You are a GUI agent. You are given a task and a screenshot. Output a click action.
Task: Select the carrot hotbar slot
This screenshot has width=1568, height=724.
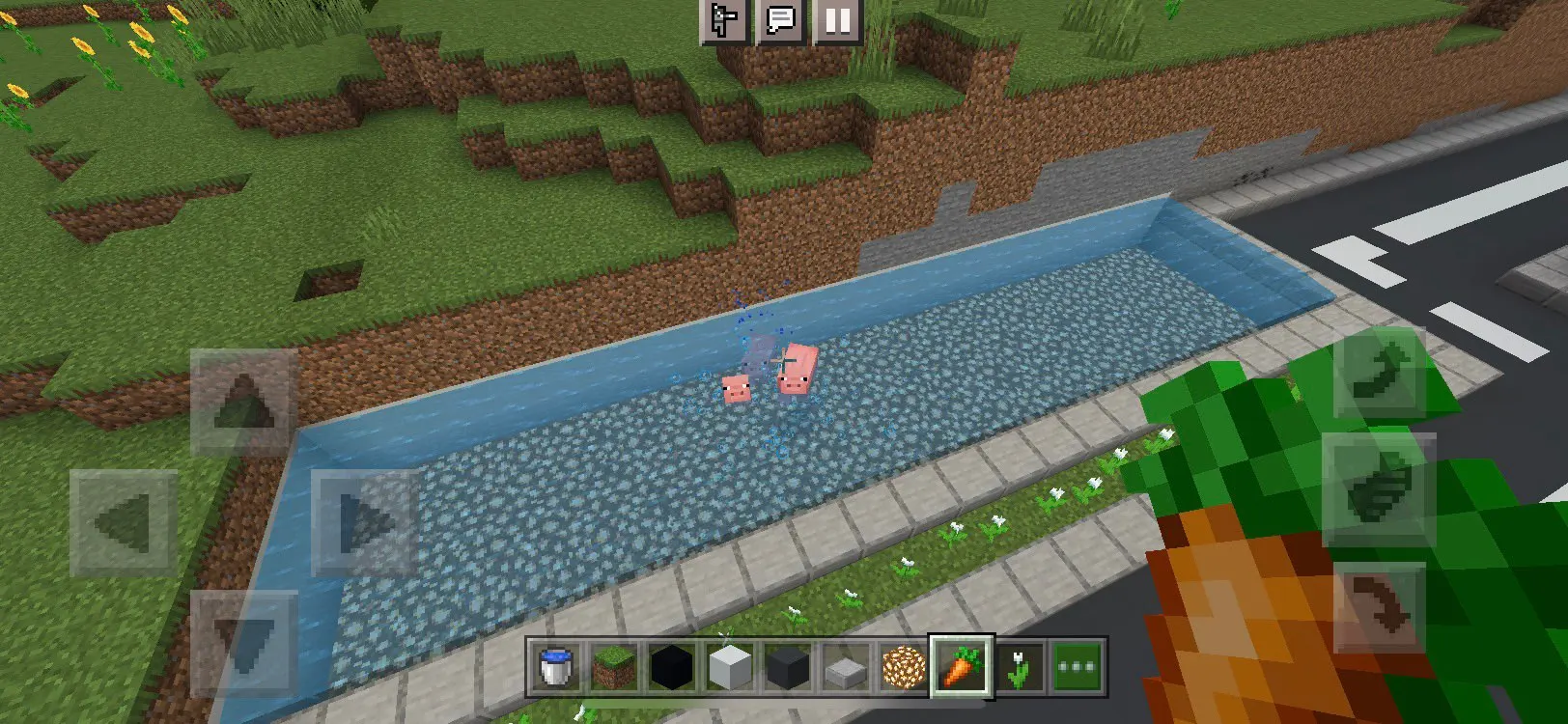click(x=962, y=666)
